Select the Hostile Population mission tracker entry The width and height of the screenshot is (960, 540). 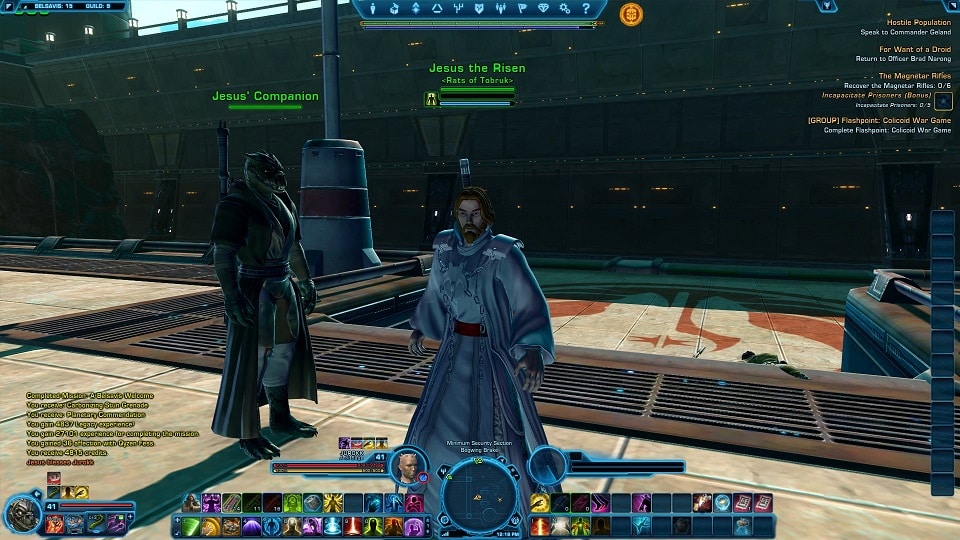[x=918, y=22]
